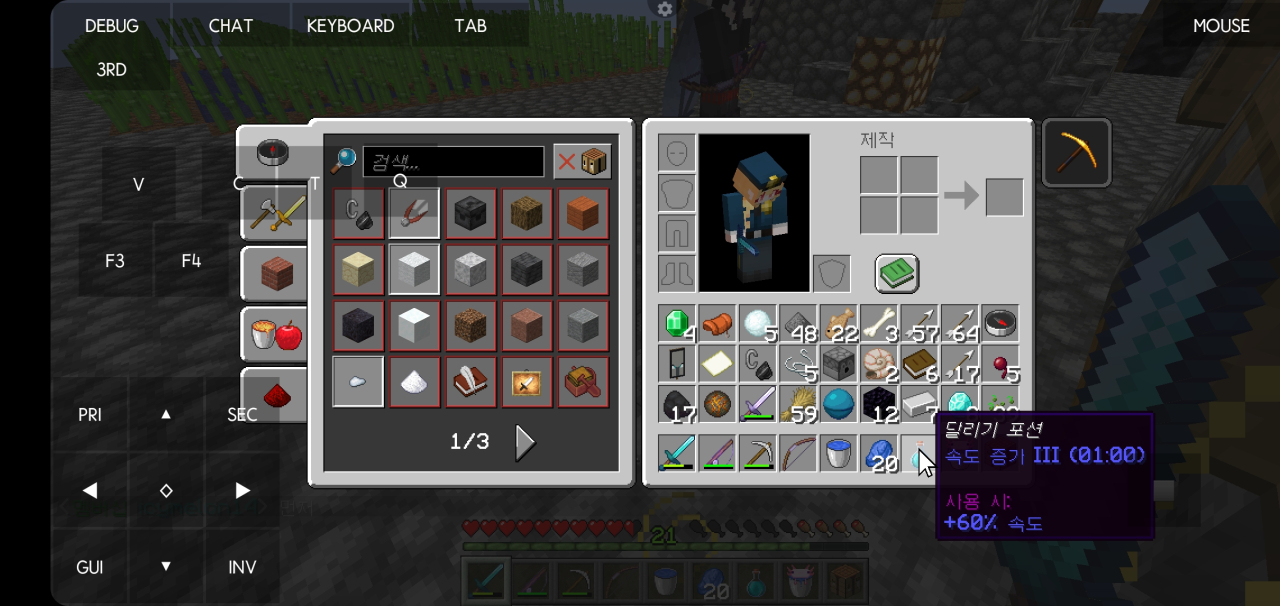Tap the MOUSE overlay button
This screenshot has height=606, width=1280.
[1221, 26]
